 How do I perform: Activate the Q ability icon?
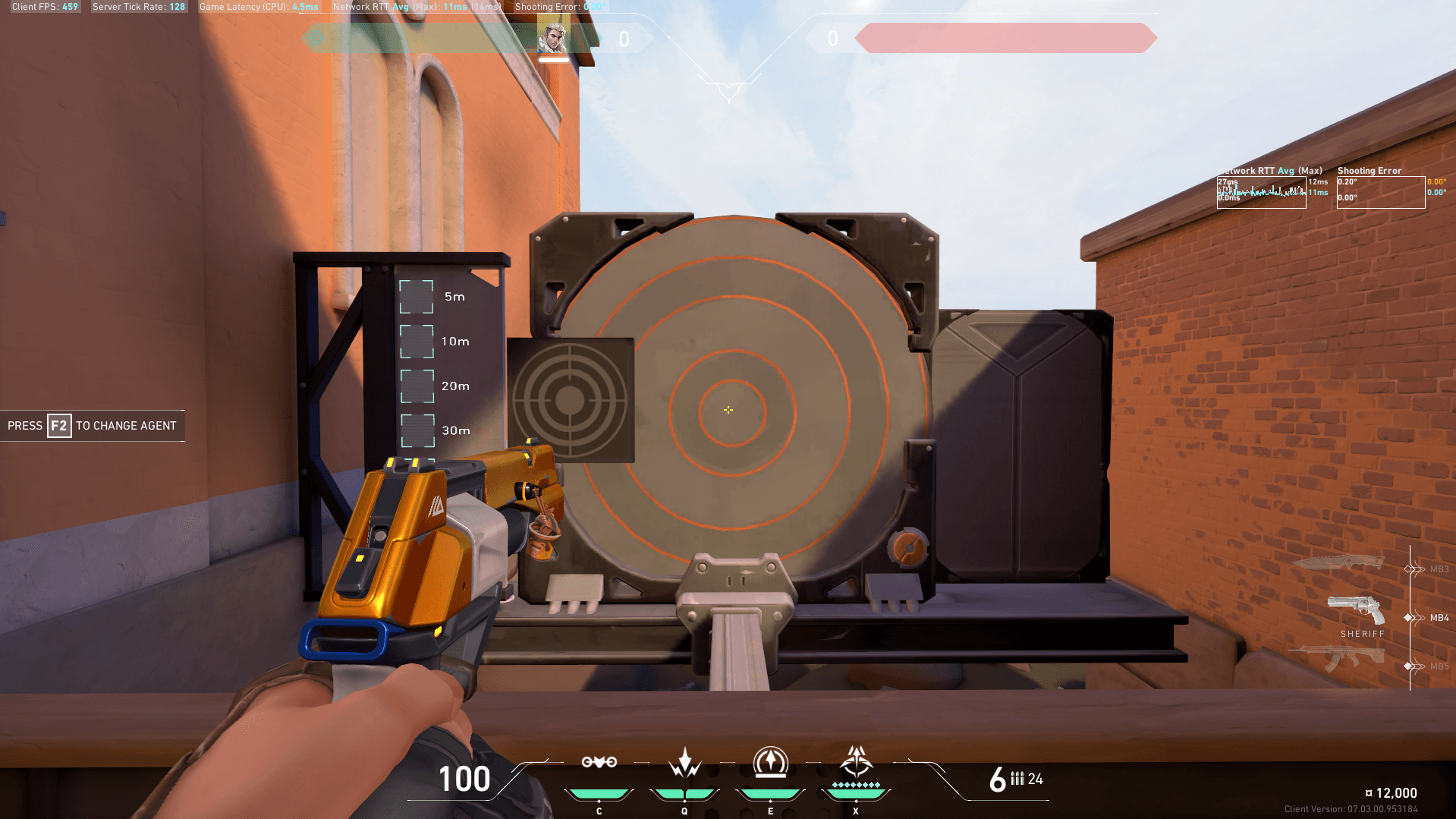[684, 763]
